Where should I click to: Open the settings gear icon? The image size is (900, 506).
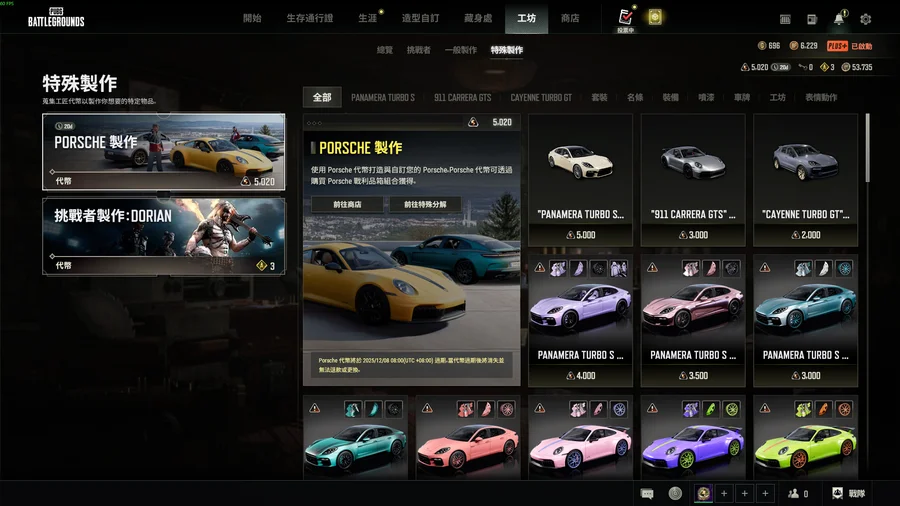click(x=865, y=19)
